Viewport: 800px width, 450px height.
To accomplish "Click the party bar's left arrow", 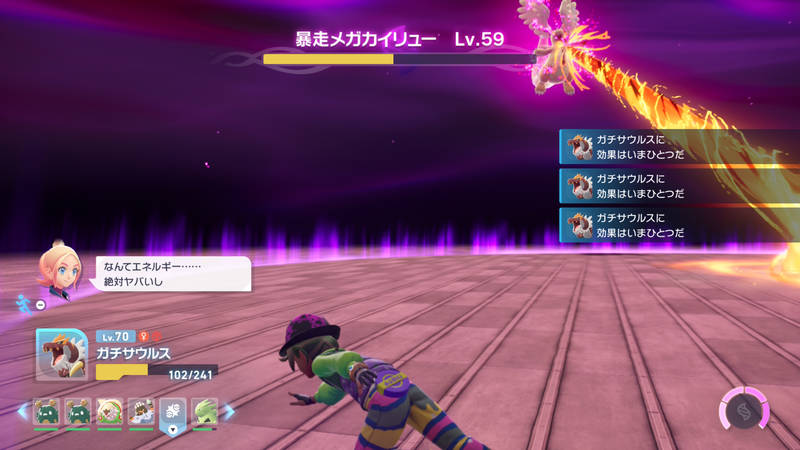I will 21,411.
